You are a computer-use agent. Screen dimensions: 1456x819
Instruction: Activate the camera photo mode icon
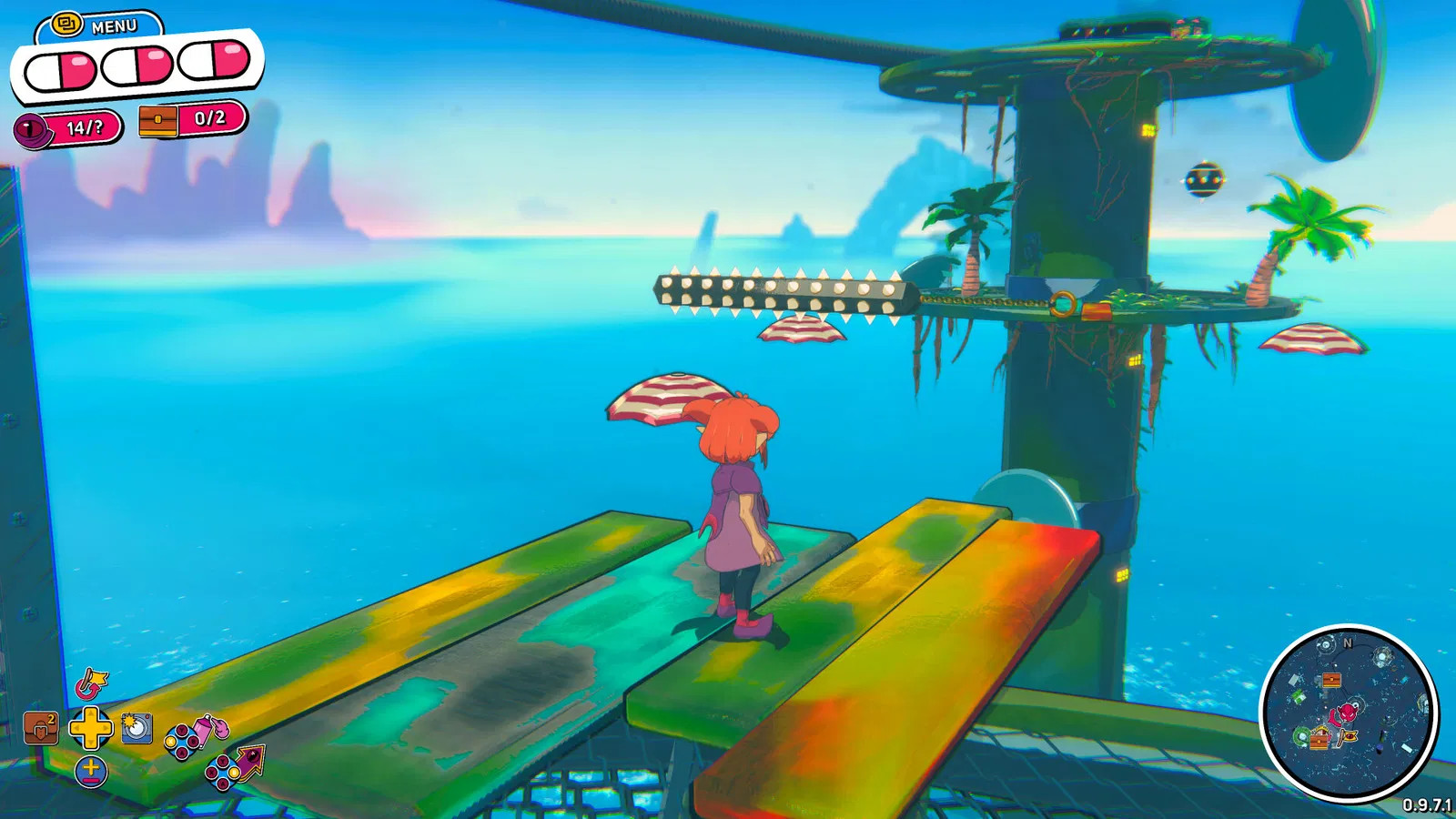pyautogui.click(x=136, y=728)
